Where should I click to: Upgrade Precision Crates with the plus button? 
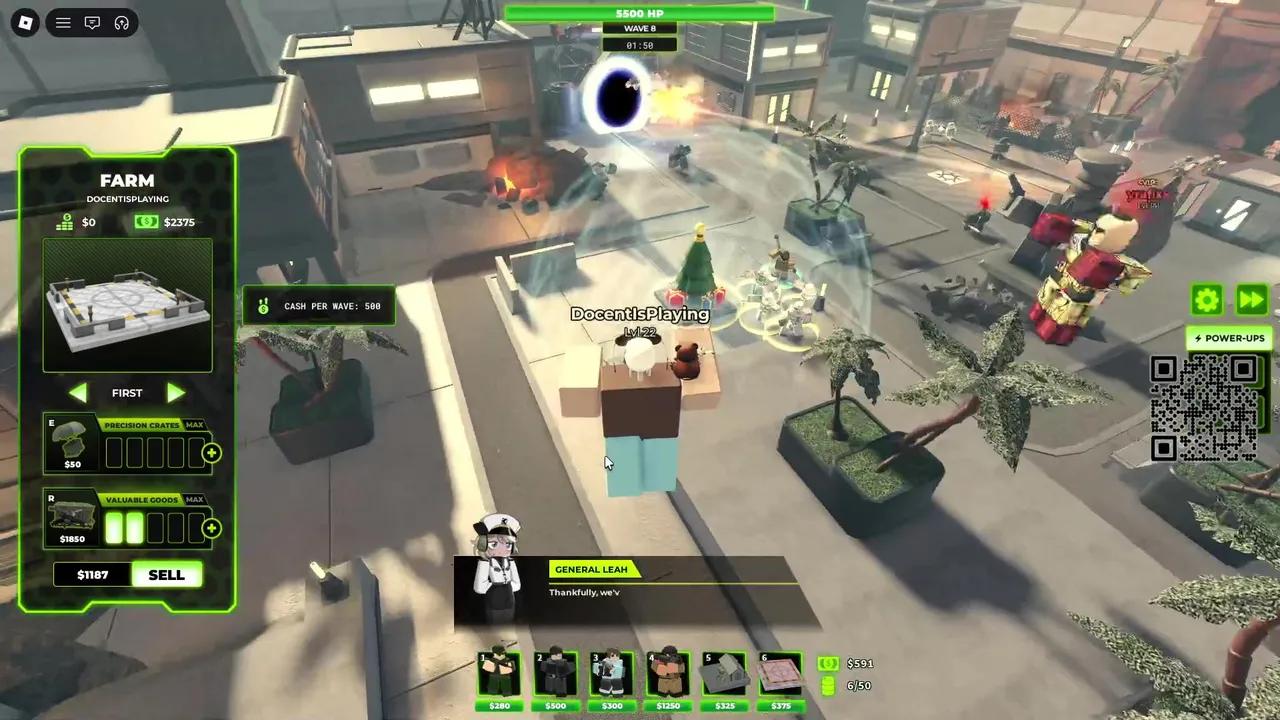click(x=211, y=453)
